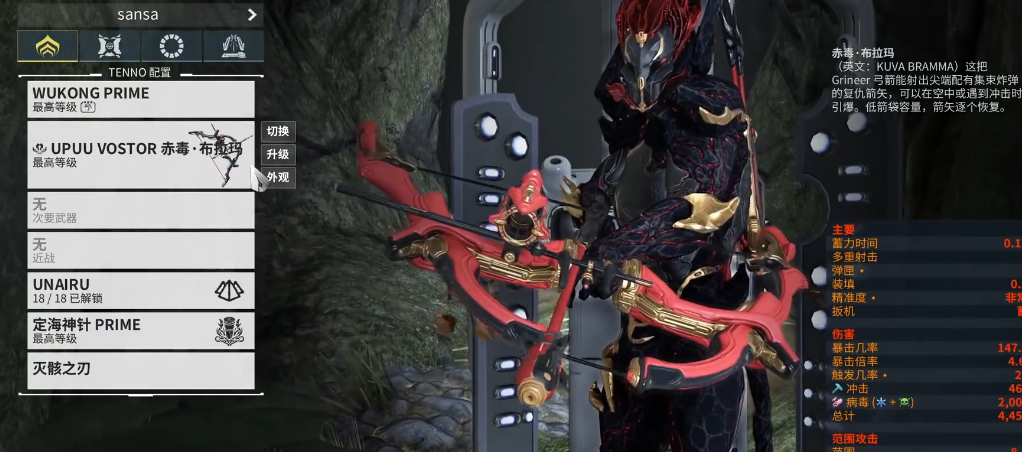Open the UNAIRU focus school slot
The width and height of the screenshot is (1022, 452).
[x=141, y=290]
